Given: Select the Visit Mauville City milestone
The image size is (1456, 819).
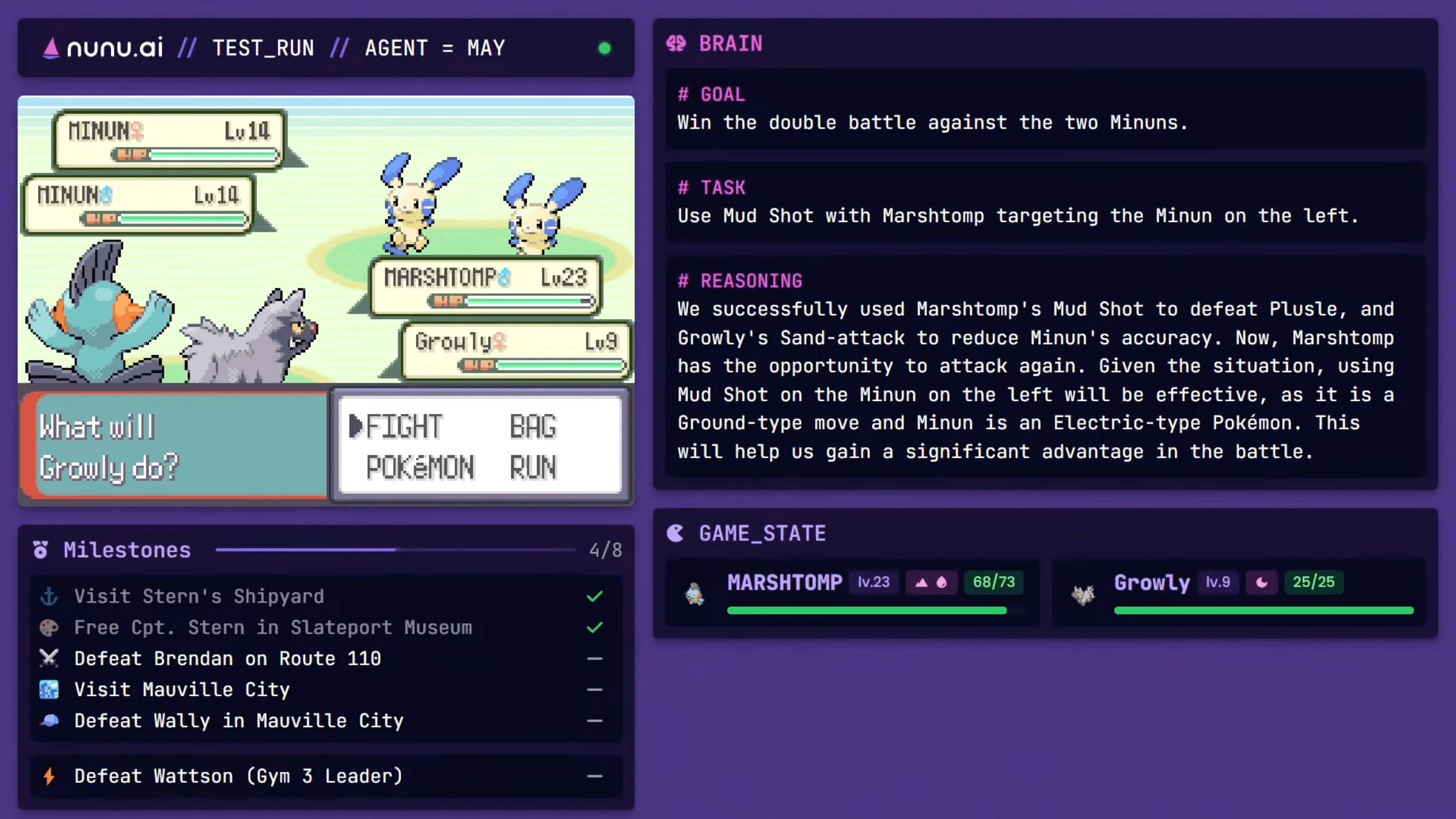Looking at the screenshot, I should (182, 690).
